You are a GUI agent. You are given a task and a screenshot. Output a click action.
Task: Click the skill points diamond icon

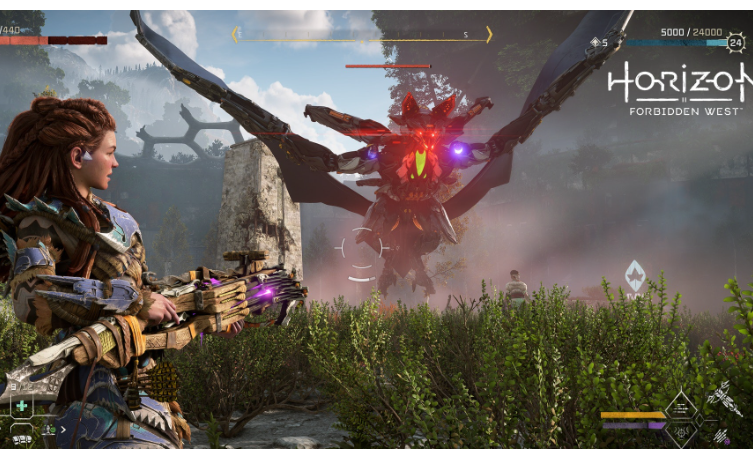tap(597, 43)
